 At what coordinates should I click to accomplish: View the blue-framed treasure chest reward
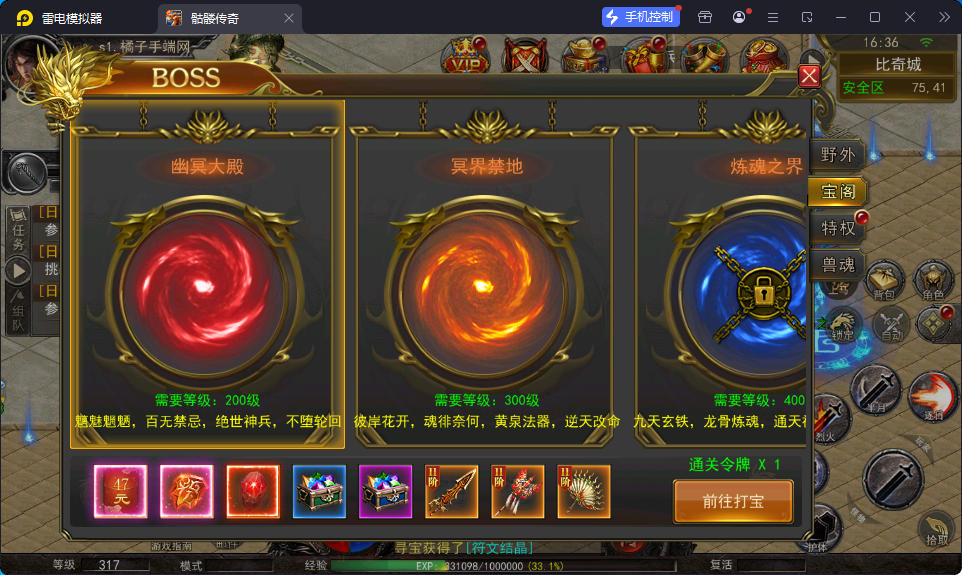pyautogui.click(x=319, y=491)
